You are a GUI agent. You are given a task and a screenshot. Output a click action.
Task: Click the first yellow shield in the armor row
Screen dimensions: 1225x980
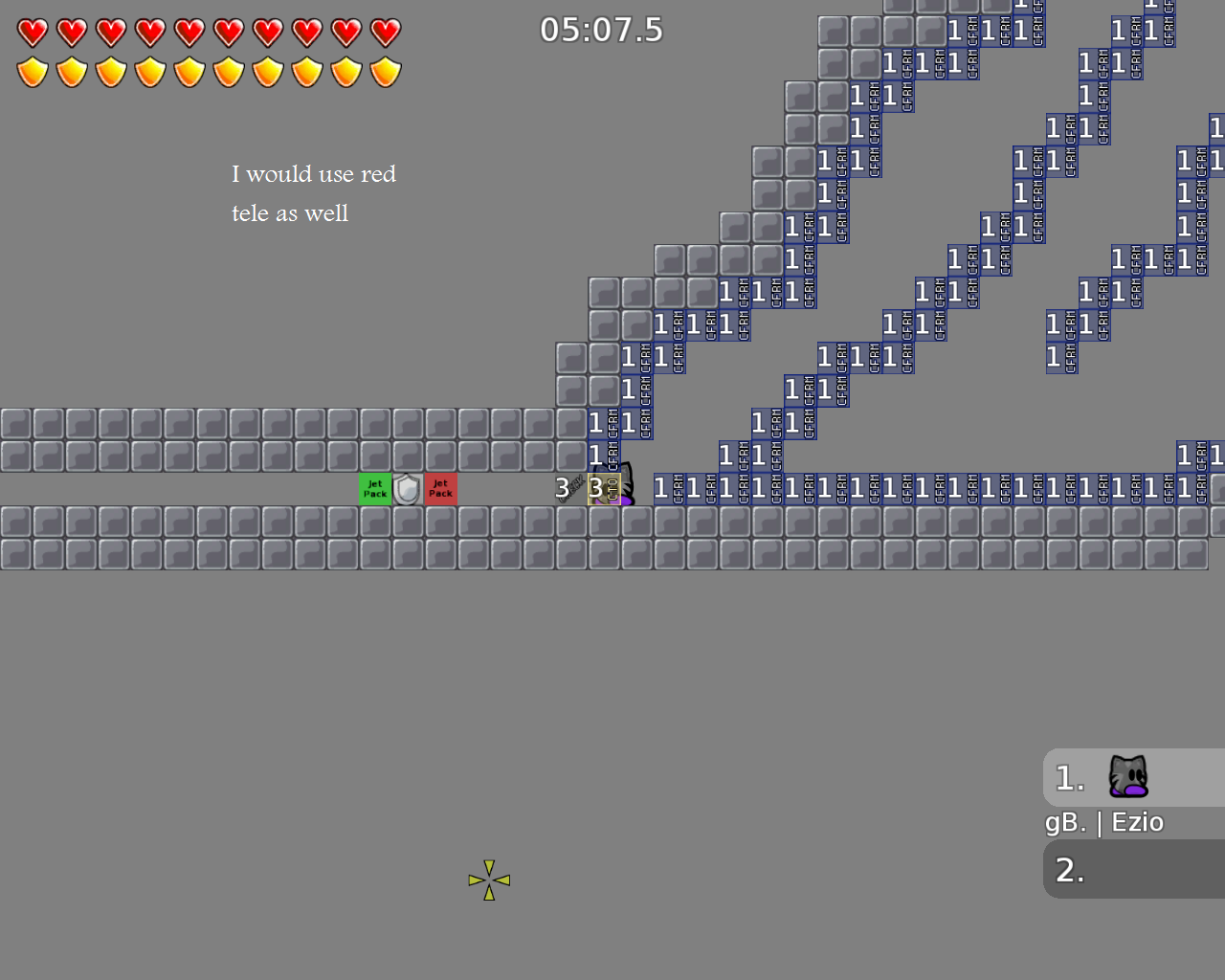[x=32, y=70]
